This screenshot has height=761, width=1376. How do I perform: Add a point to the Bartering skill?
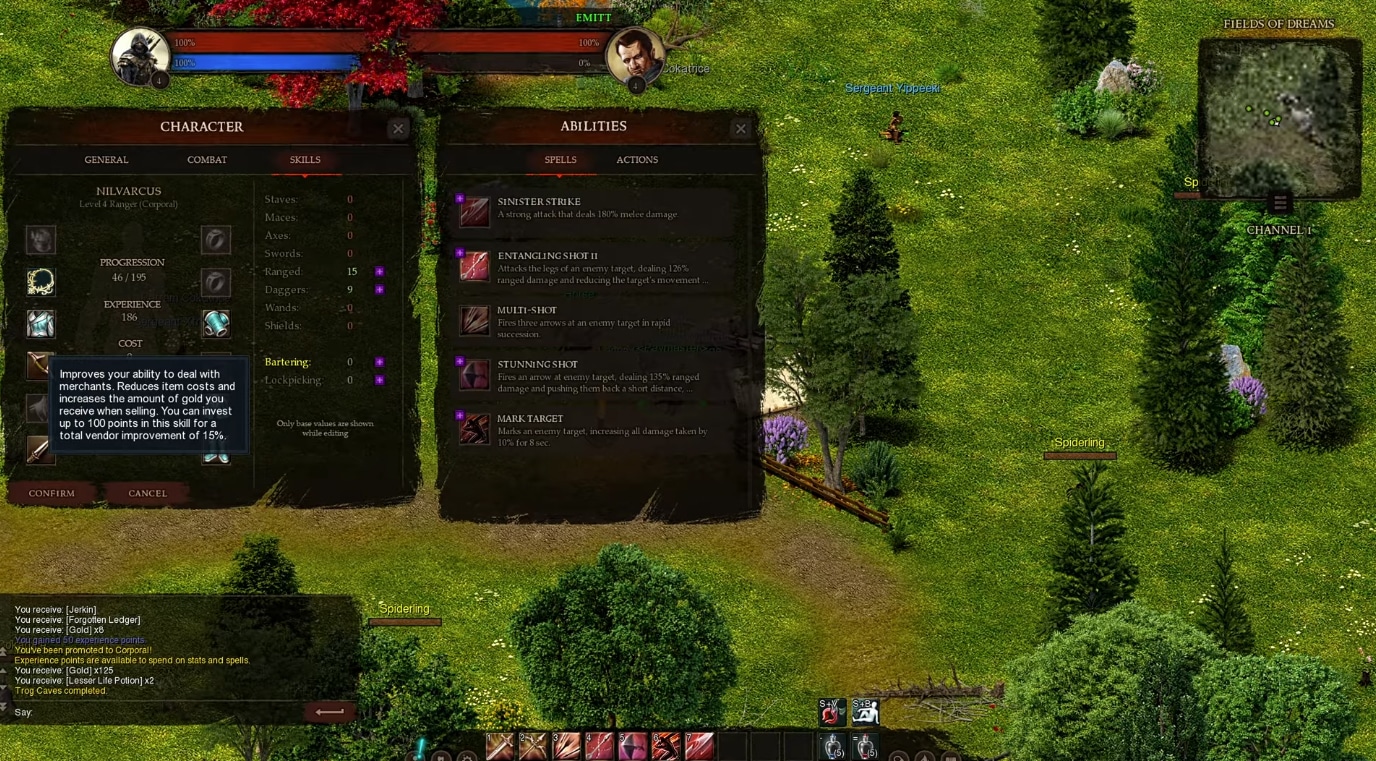click(378, 361)
